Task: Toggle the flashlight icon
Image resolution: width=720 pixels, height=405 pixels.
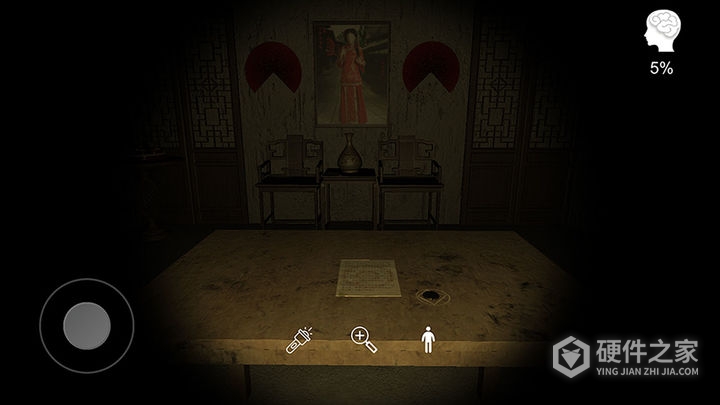Action: 299,340
